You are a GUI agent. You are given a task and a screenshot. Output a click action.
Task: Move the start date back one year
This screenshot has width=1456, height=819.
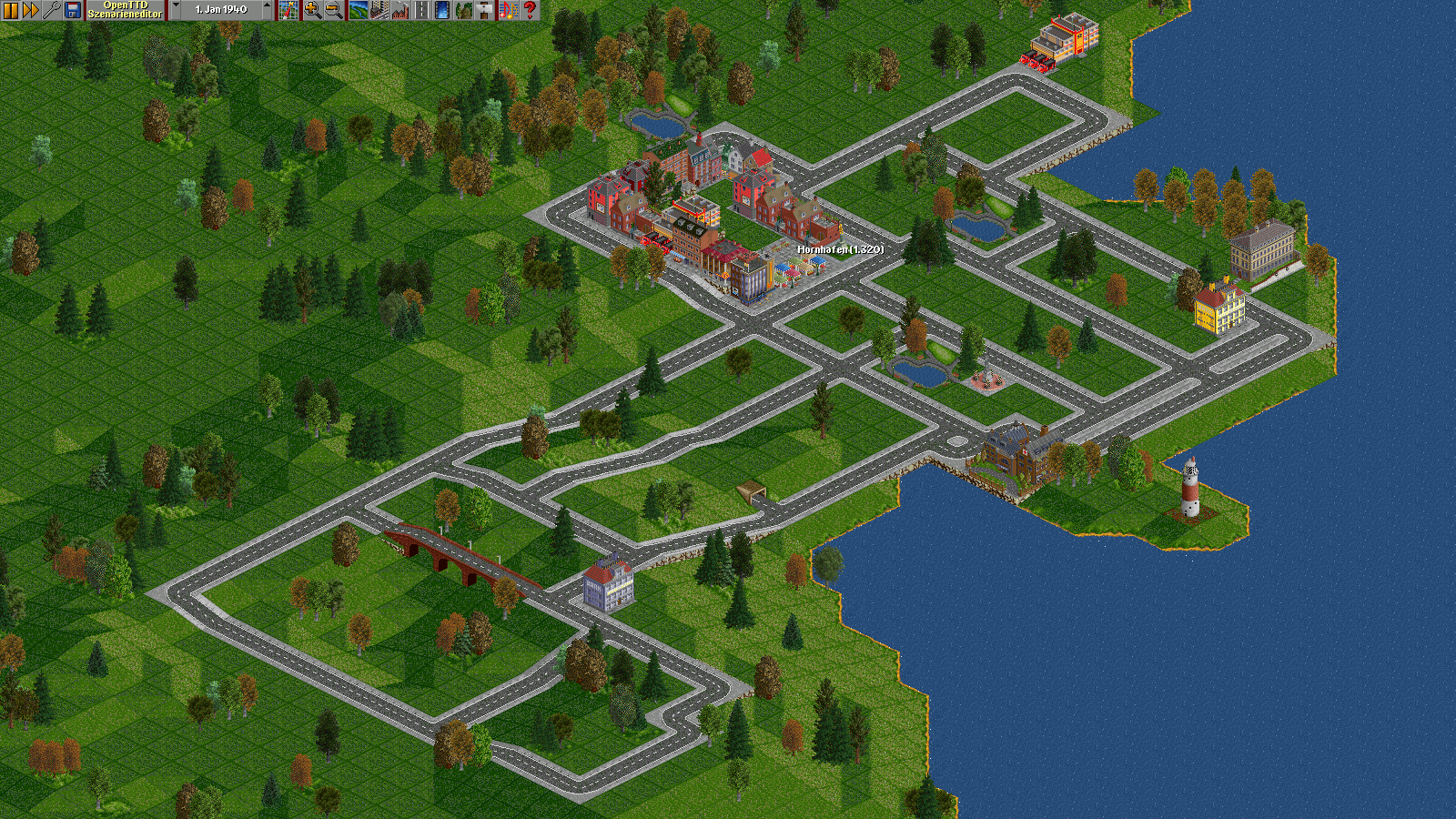pyautogui.click(x=176, y=10)
